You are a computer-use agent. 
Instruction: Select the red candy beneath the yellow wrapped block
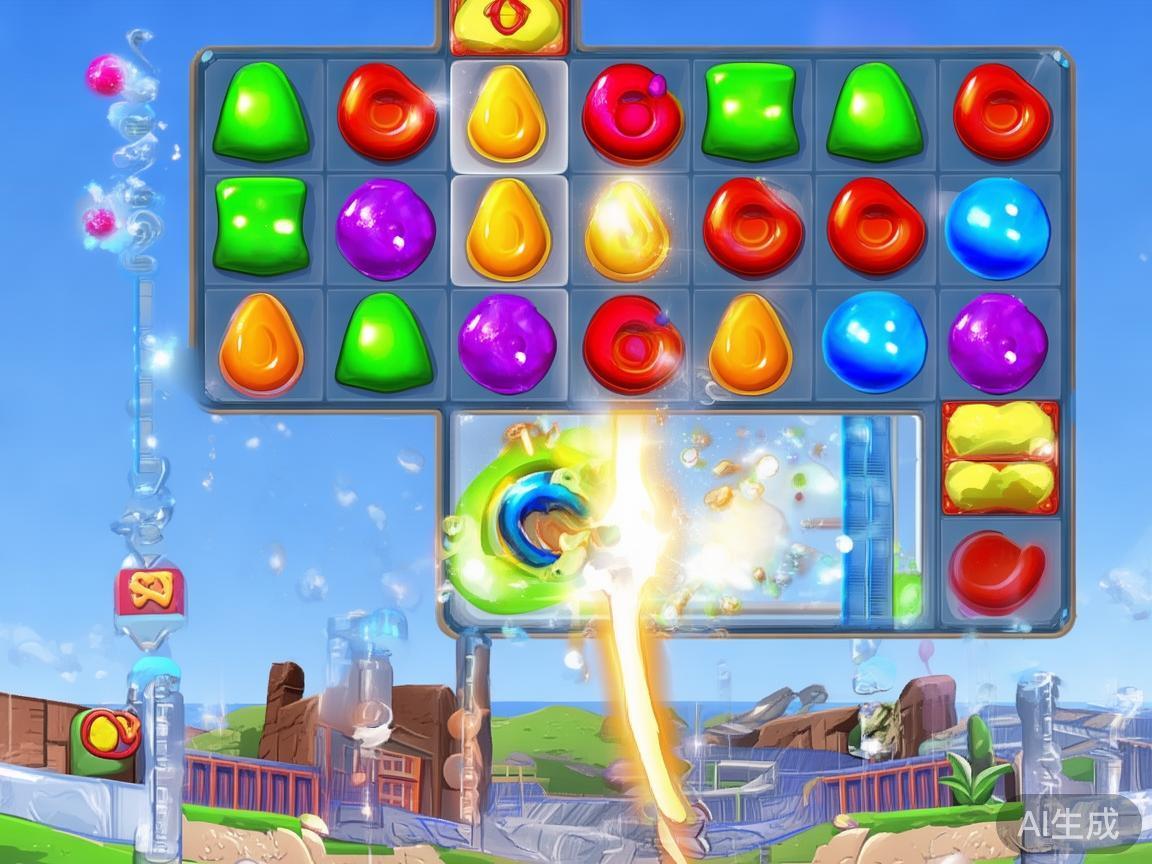coord(997,573)
